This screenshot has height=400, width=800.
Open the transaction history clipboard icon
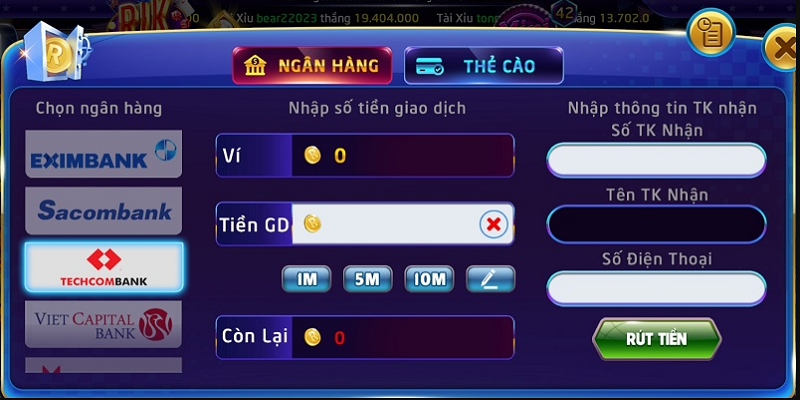(711, 33)
